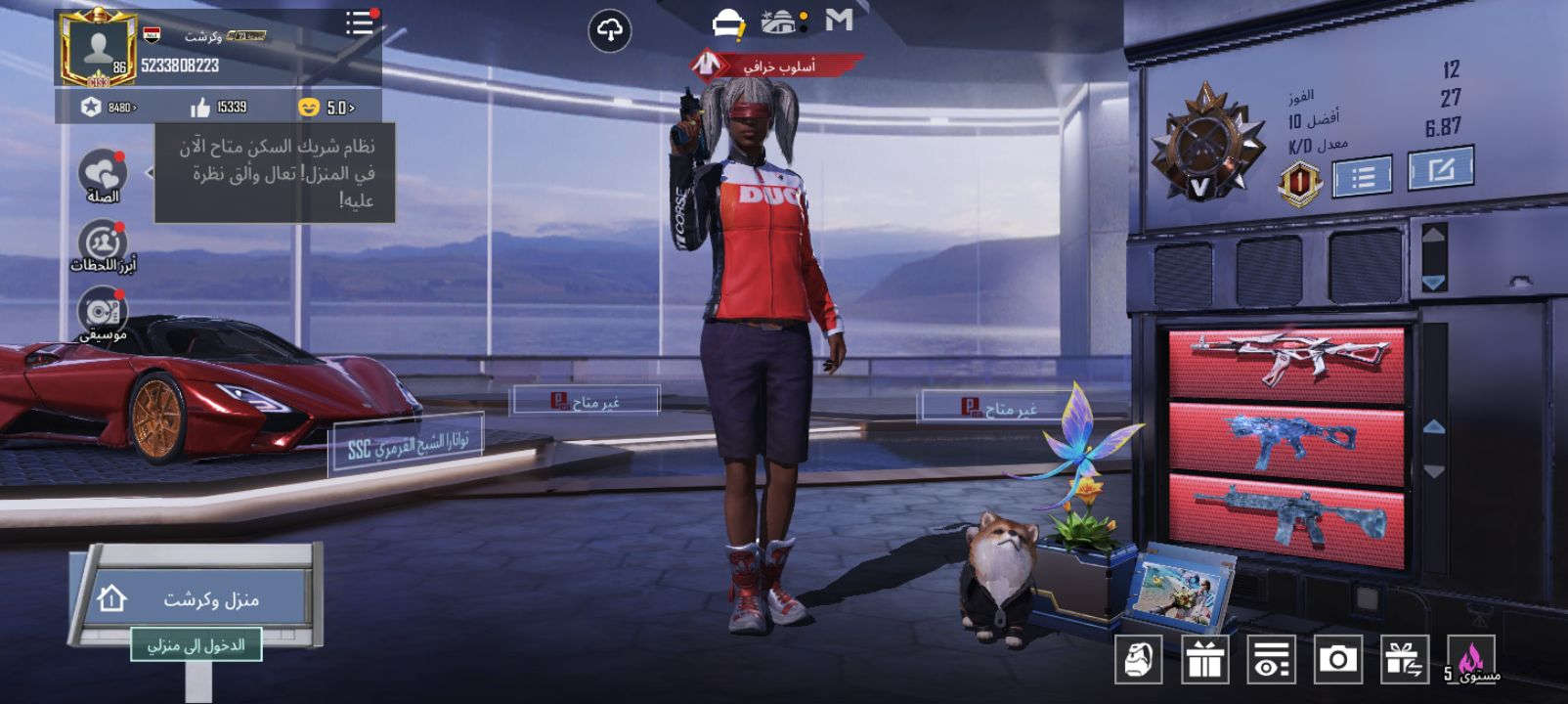Open the helmet icon with exclamation mark
This screenshot has width=1568, height=704.
click(x=728, y=23)
